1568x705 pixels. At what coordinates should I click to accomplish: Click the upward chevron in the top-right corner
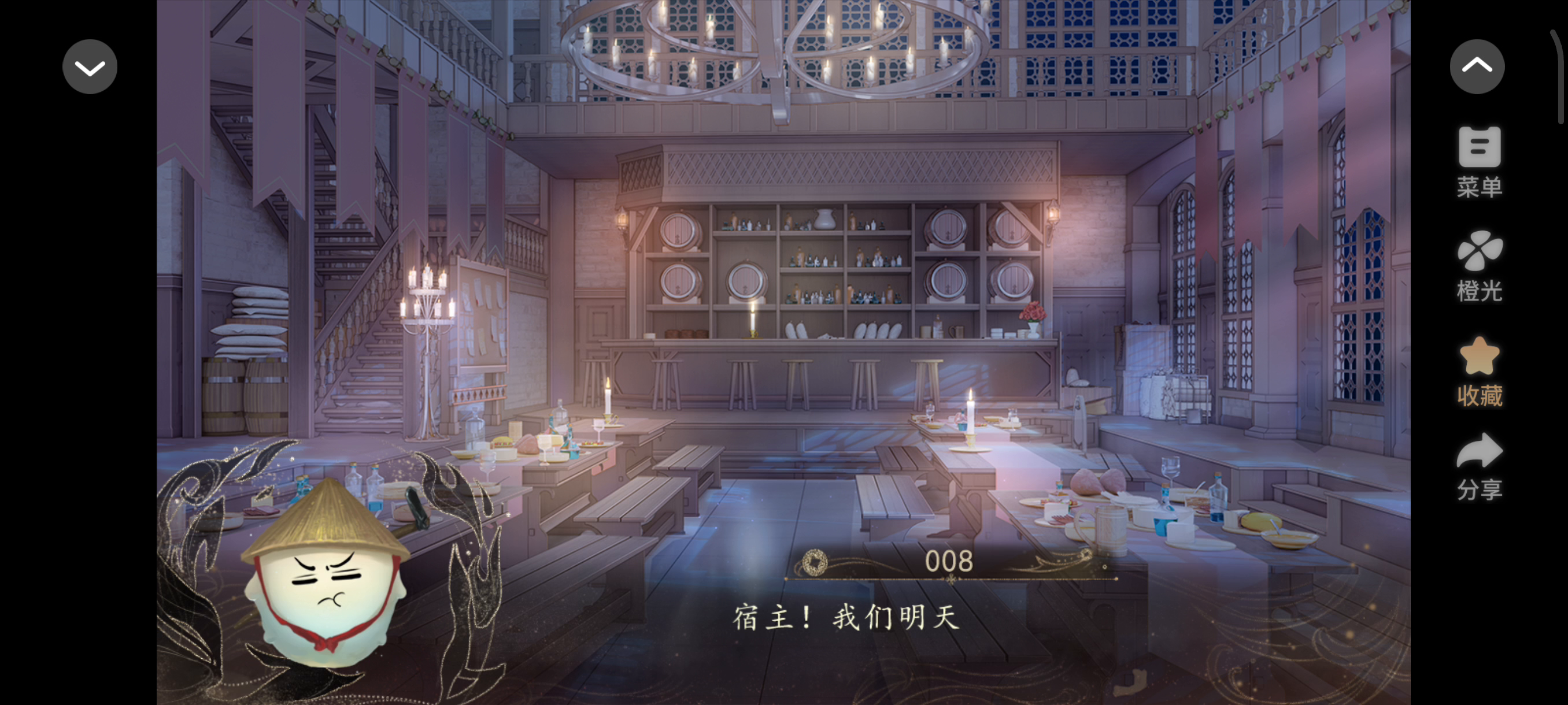(x=1478, y=66)
